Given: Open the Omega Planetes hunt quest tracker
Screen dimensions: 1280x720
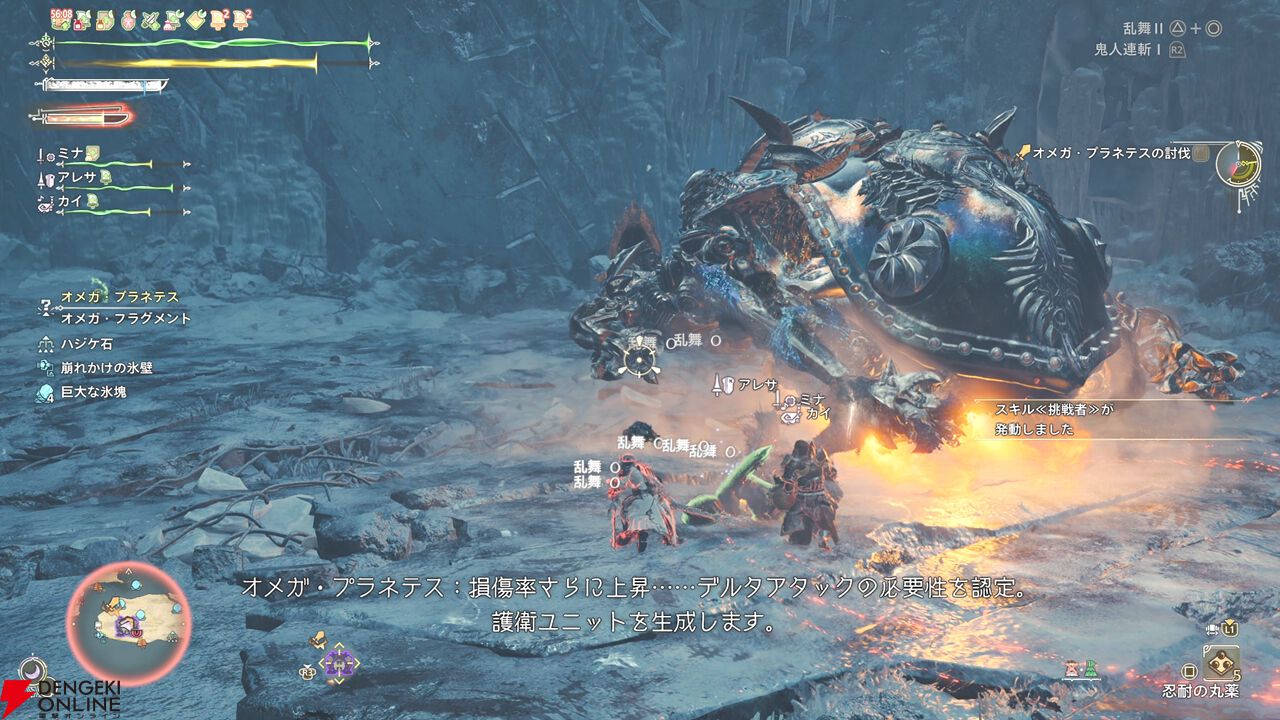Looking at the screenshot, I should (1112, 153).
